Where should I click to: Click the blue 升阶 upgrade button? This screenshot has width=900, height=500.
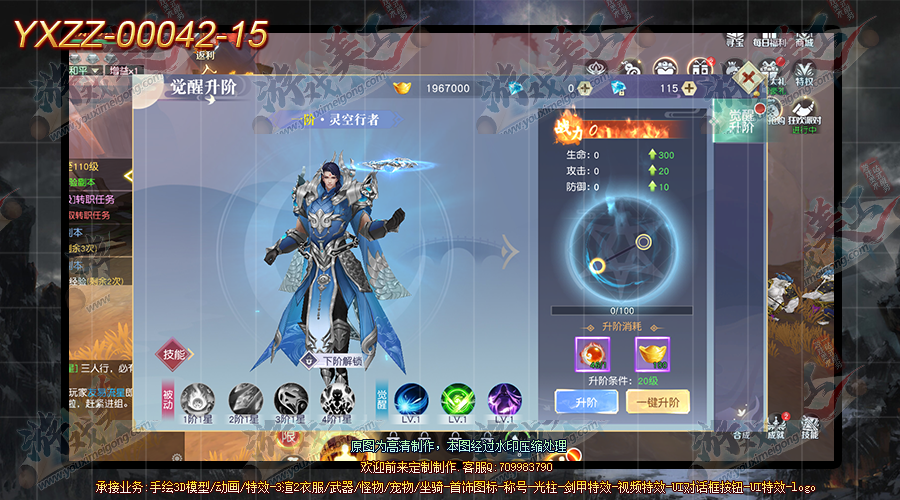585,402
